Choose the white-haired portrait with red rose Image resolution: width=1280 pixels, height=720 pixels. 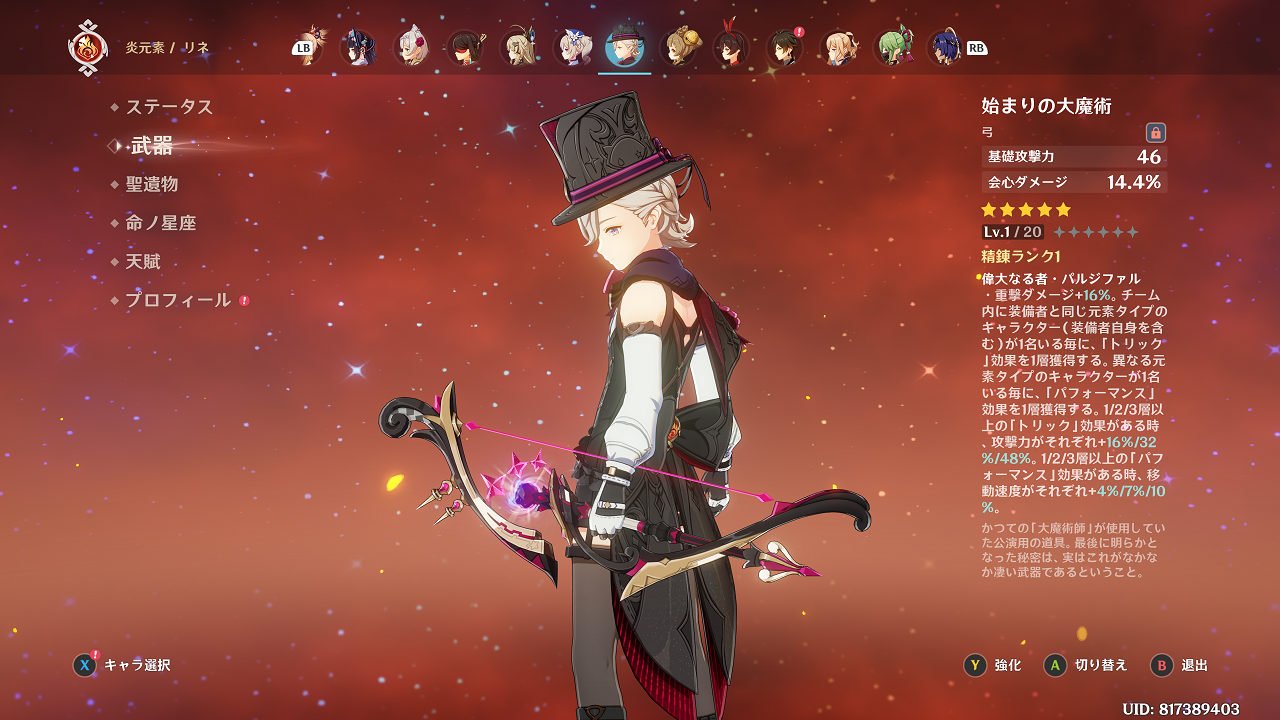411,47
